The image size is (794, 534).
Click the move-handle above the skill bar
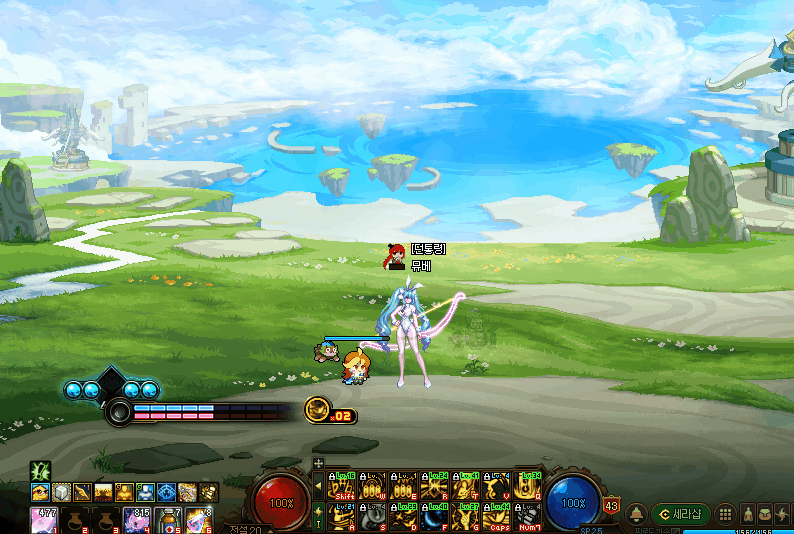tap(318, 463)
